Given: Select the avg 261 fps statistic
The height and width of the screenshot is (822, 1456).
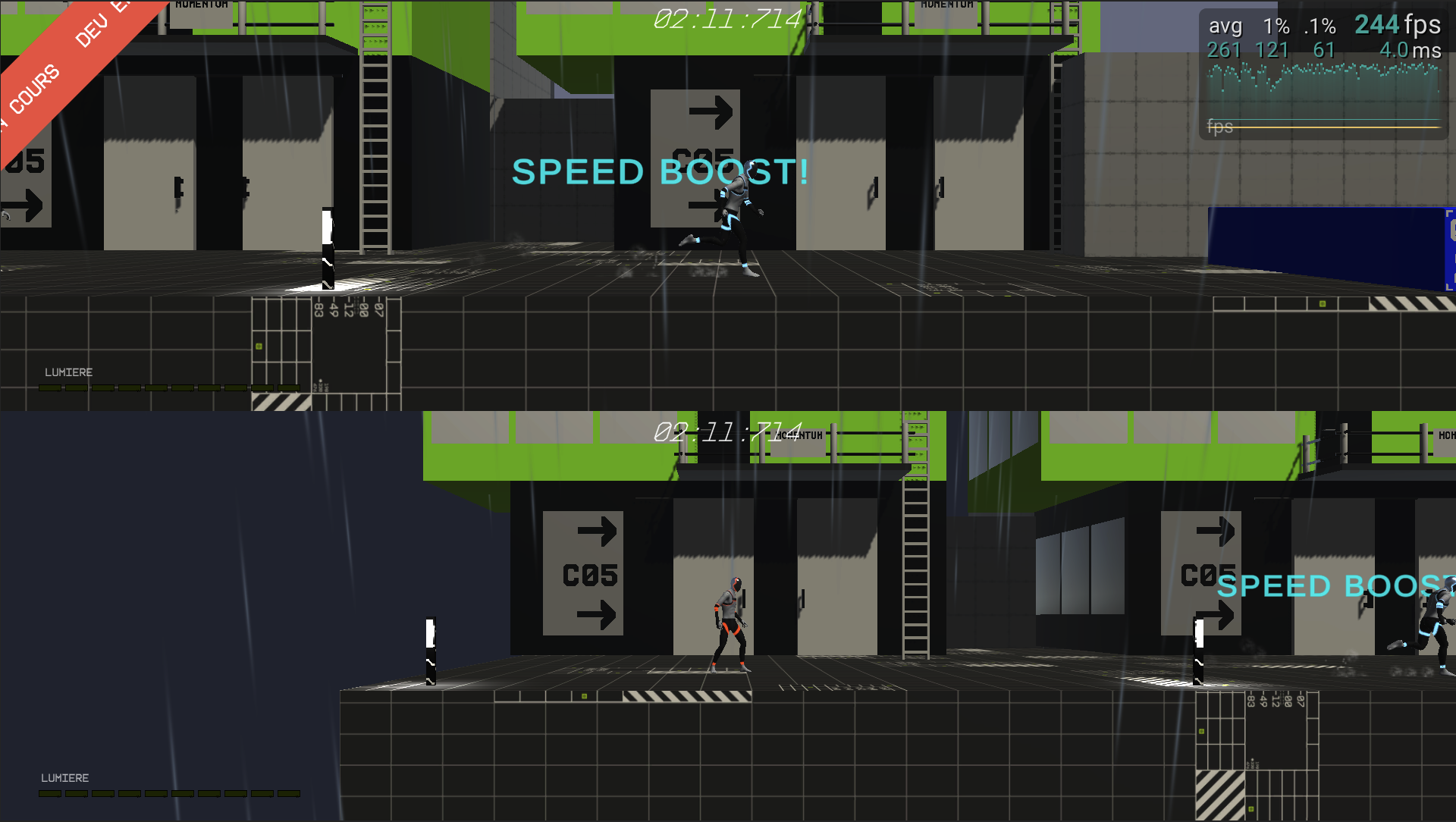Looking at the screenshot, I should 1224,49.
